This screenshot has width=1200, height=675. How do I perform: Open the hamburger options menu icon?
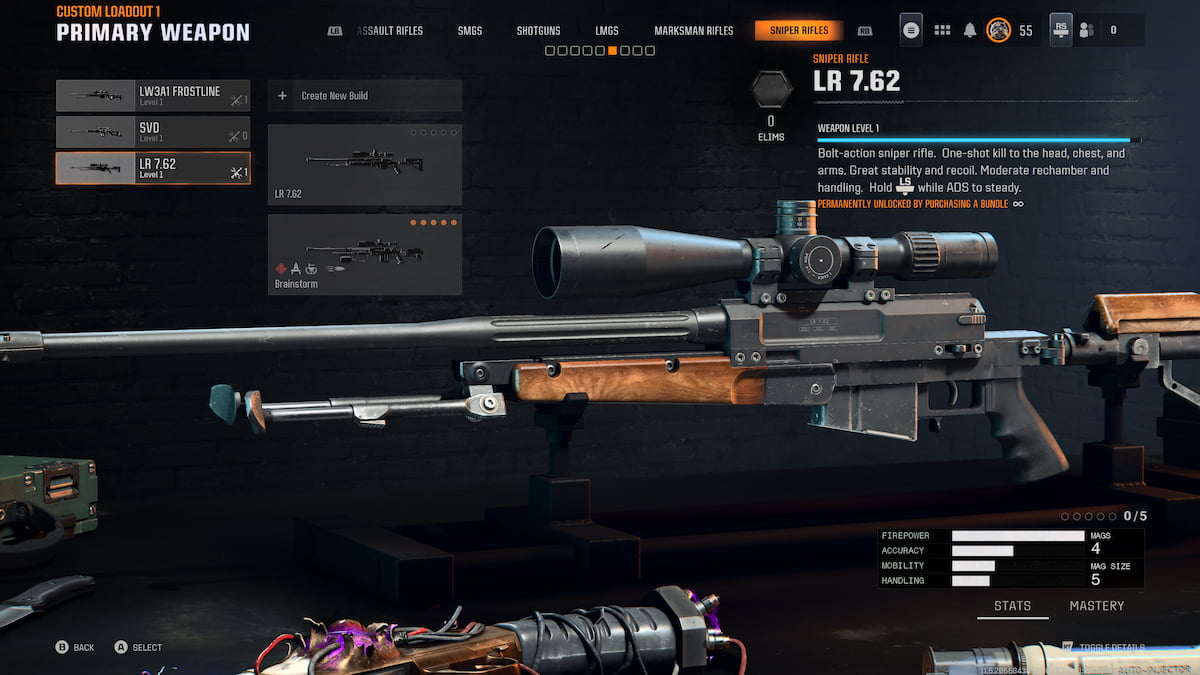911,30
